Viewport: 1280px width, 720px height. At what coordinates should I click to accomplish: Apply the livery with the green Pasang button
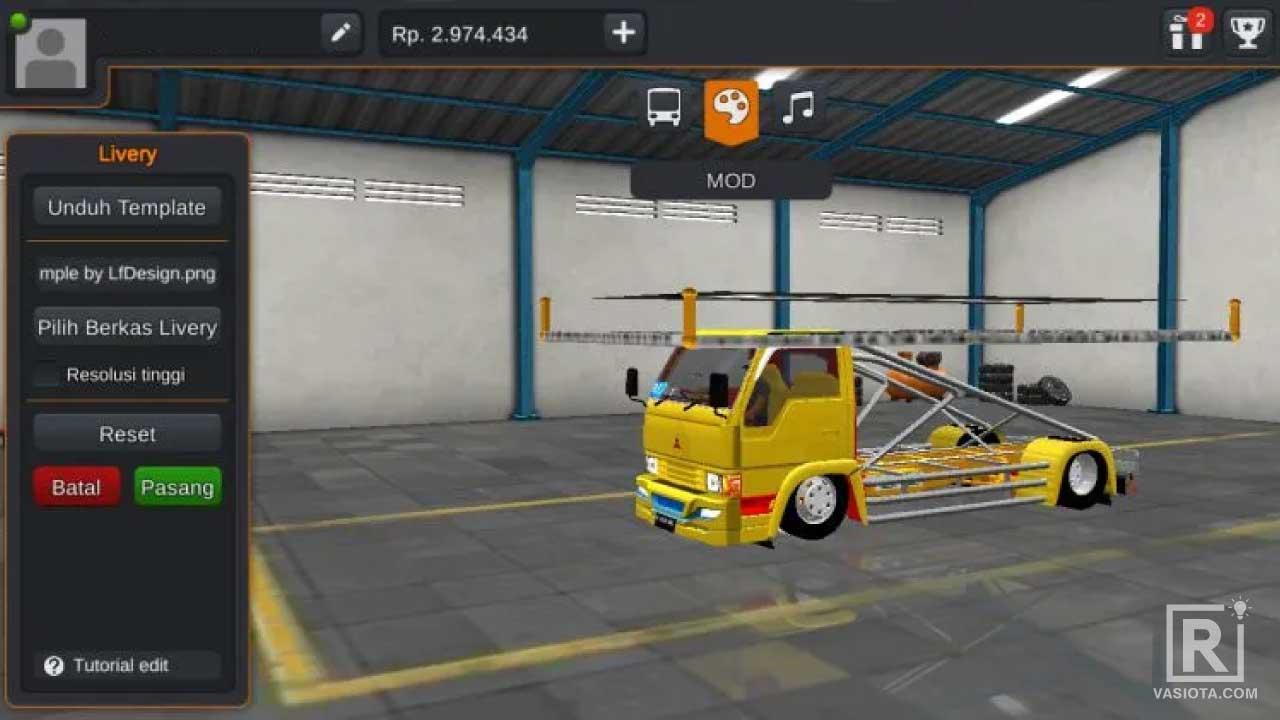[177, 487]
